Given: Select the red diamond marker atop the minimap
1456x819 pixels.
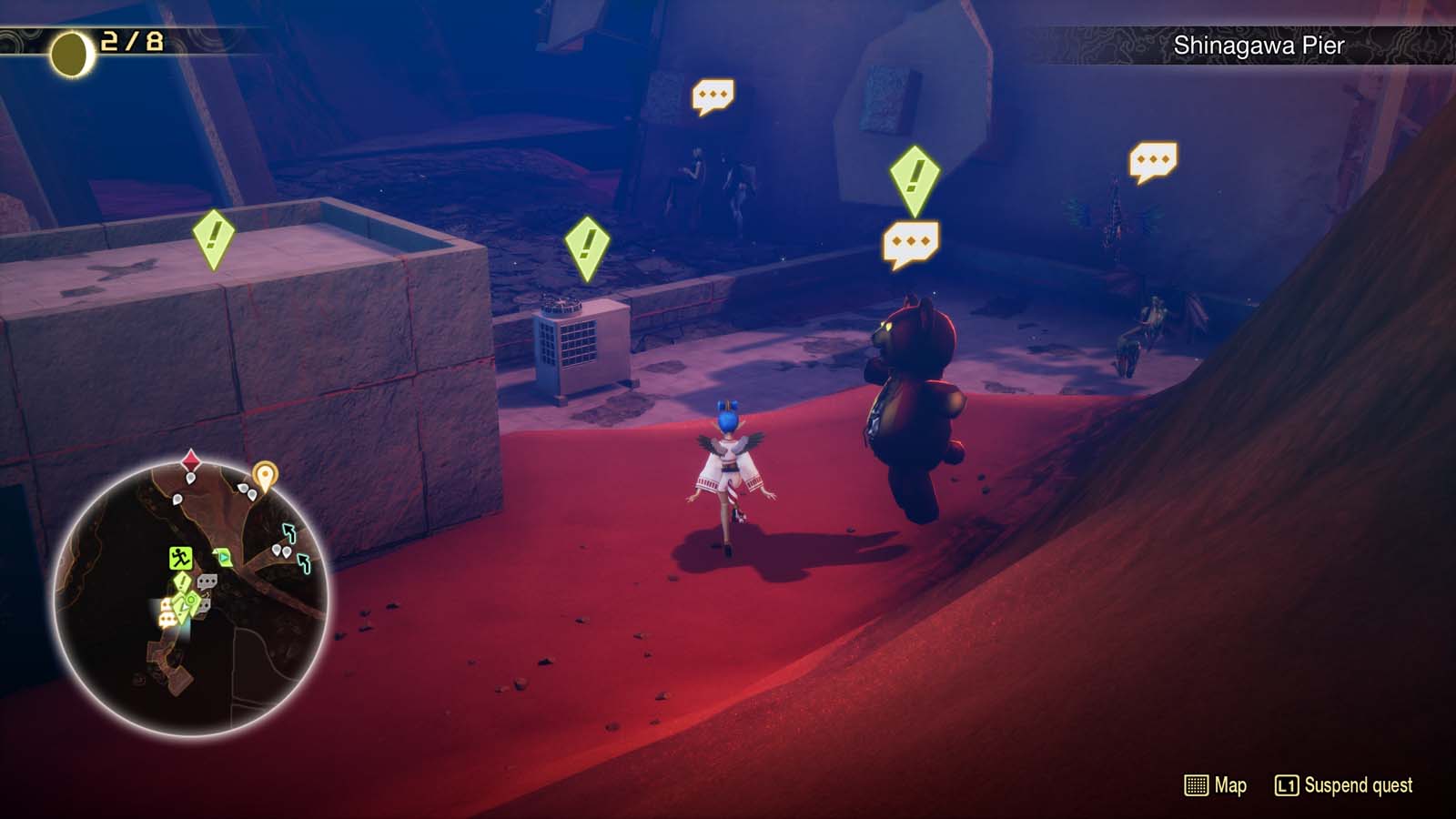Looking at the screenshot, I should pyautogui.click(x=190, y=458).
